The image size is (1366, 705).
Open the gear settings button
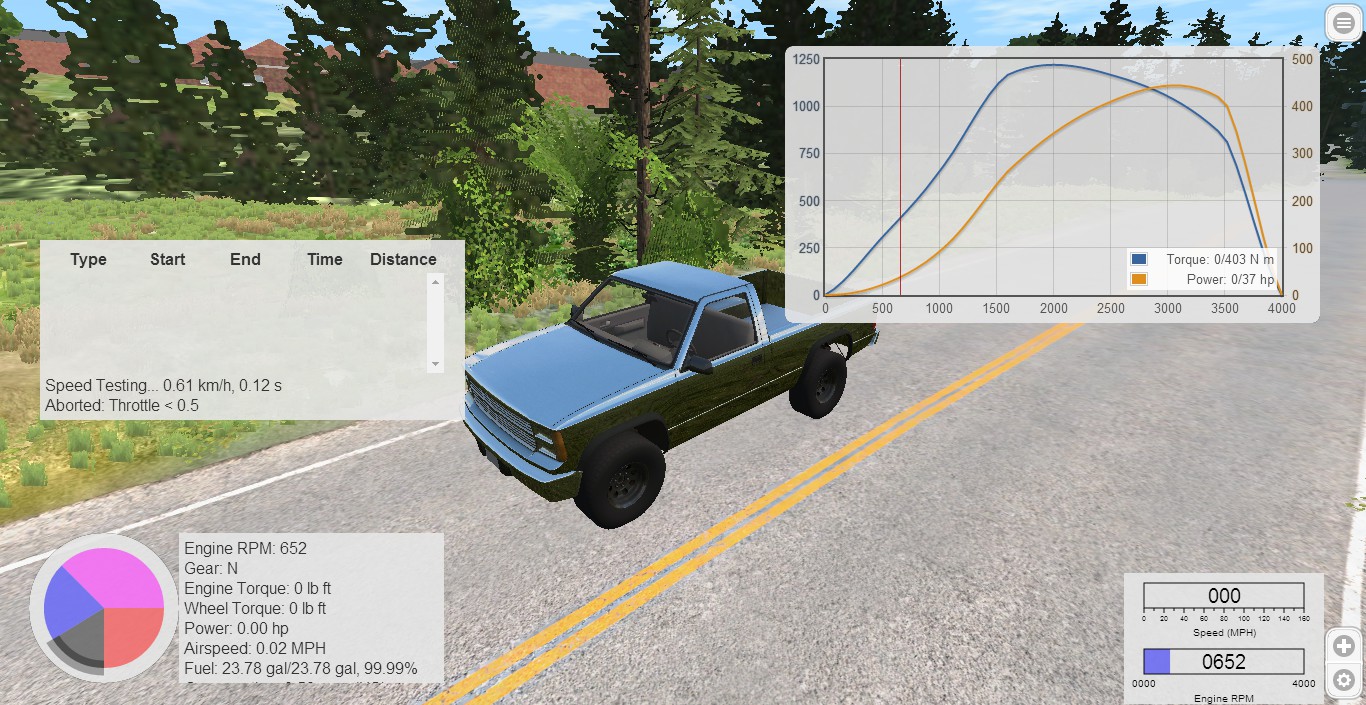click(1343, 680)
